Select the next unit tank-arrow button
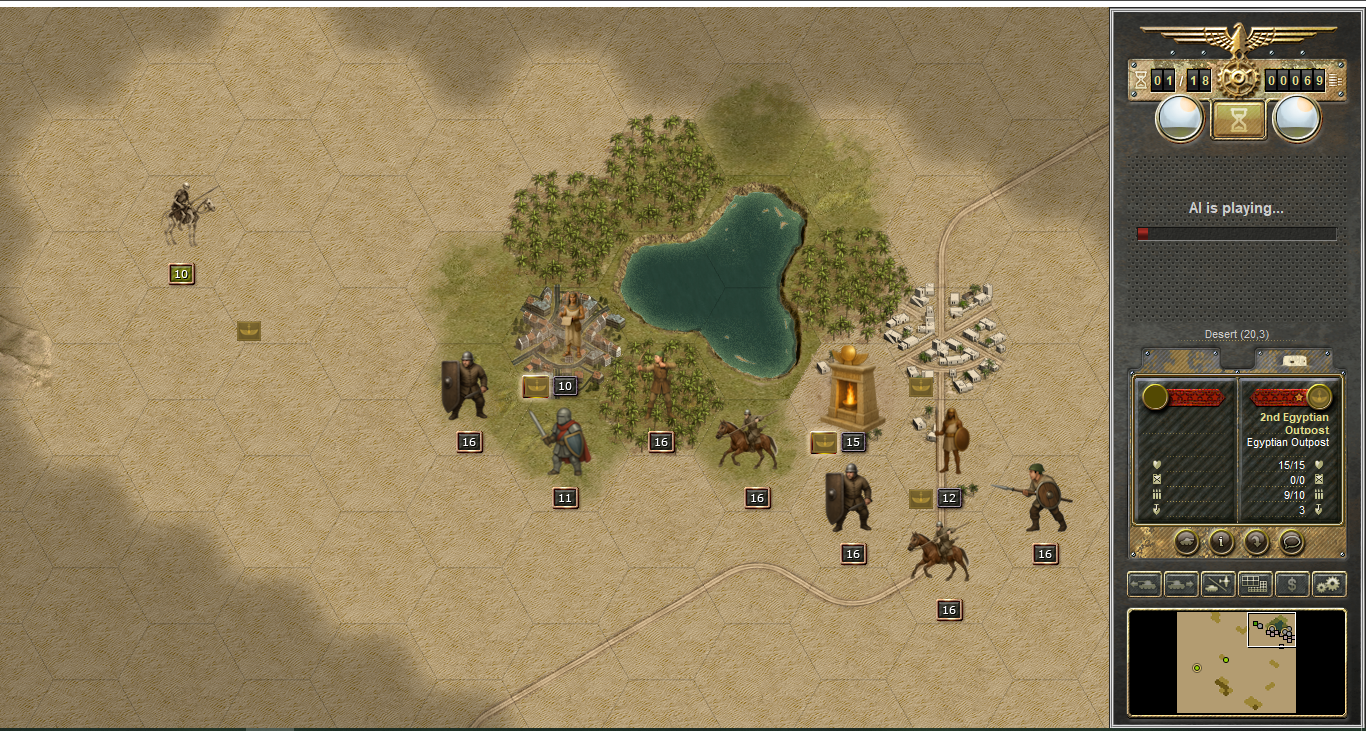1366x731 pixels. coord(1181,584)
